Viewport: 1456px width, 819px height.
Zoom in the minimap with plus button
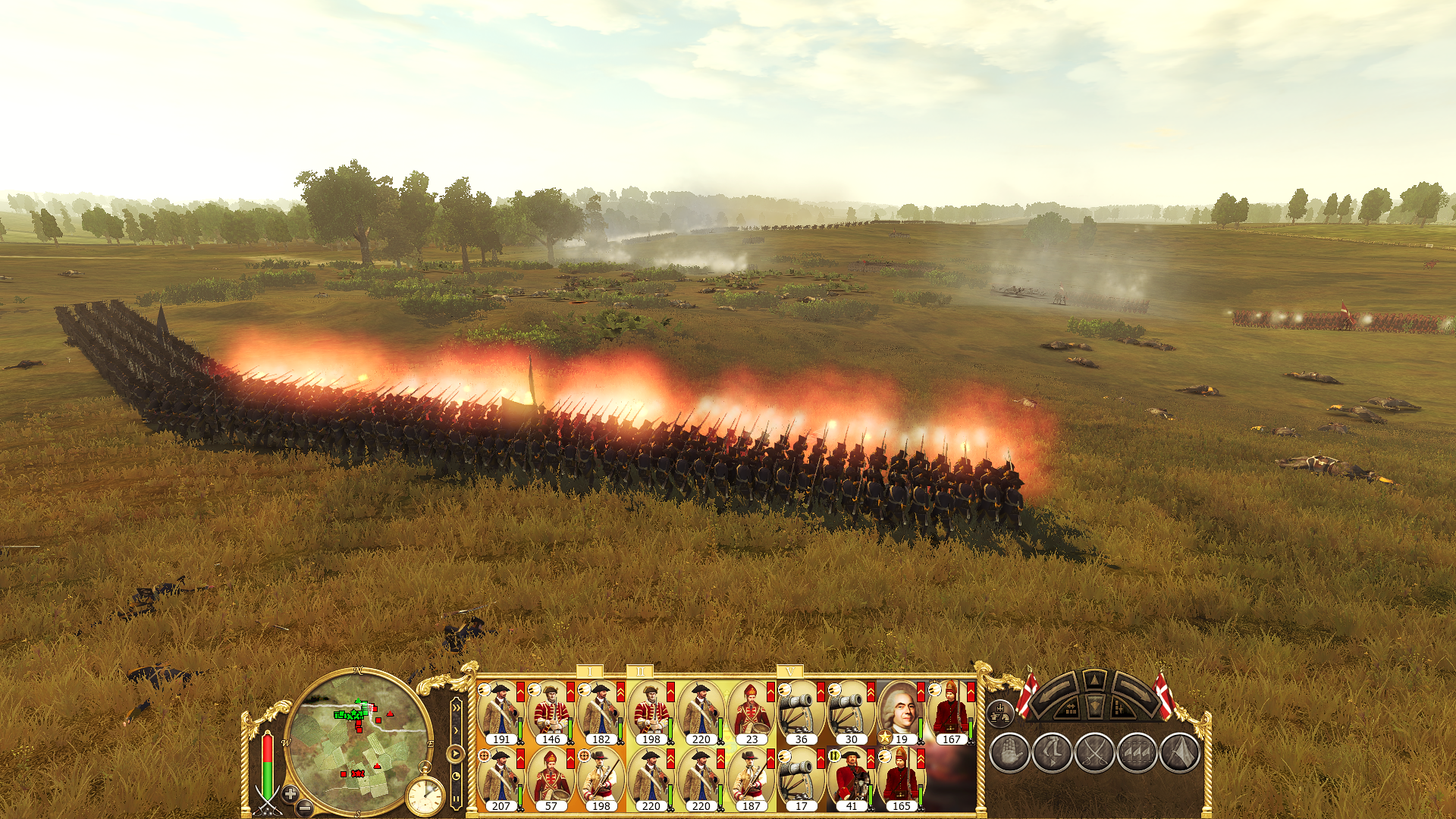290,793
